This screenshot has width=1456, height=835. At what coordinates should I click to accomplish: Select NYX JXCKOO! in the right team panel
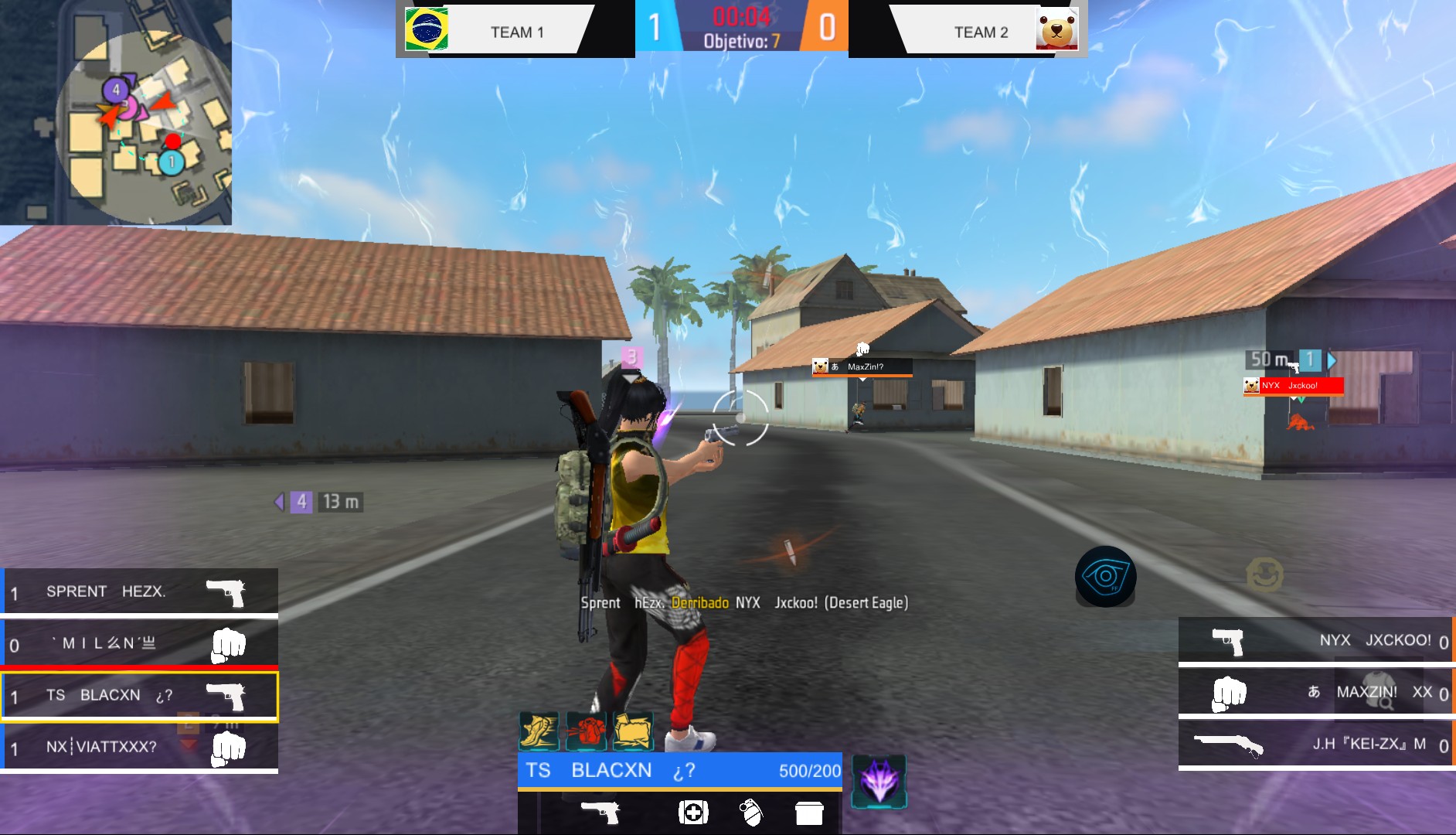pos(1314,639)
